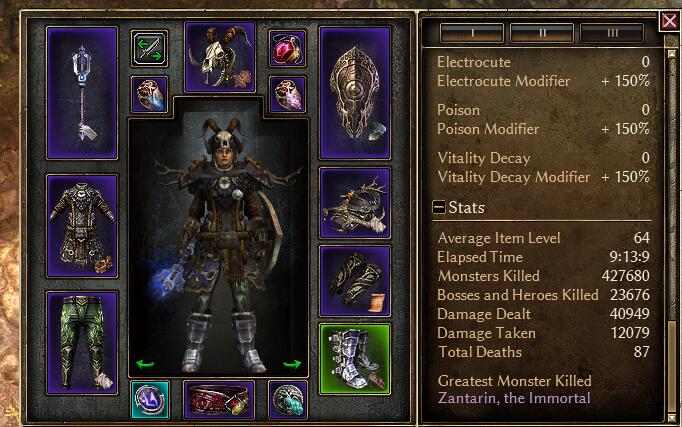682x427 pixels.
Task: Choose the teal medal slot
Action: [x=149, y=399]
